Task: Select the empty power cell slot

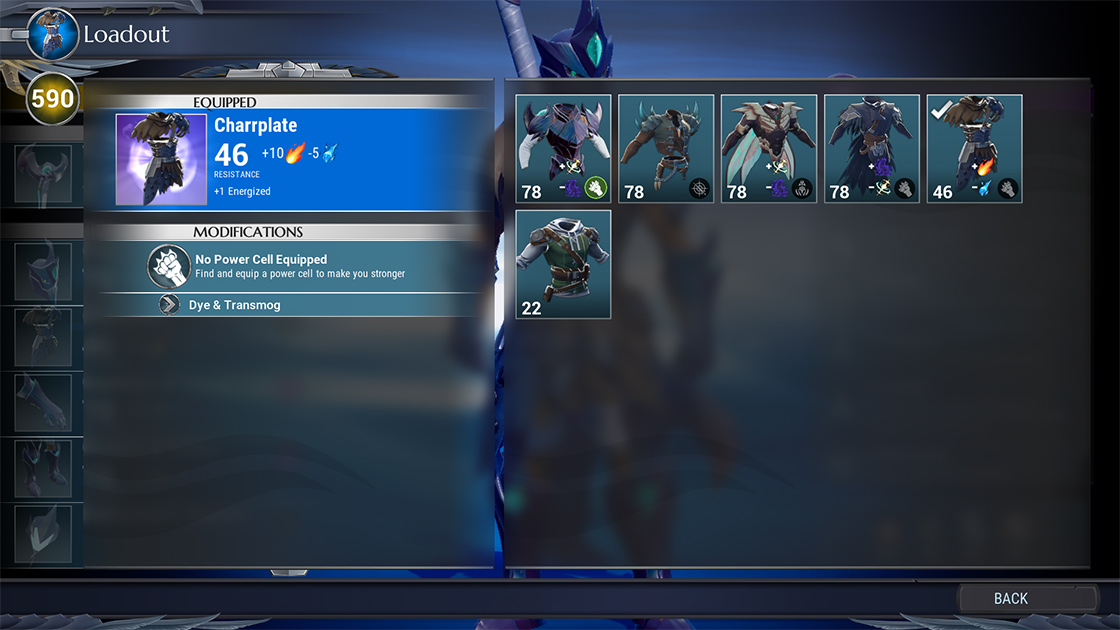Action: tap(170, 266)
